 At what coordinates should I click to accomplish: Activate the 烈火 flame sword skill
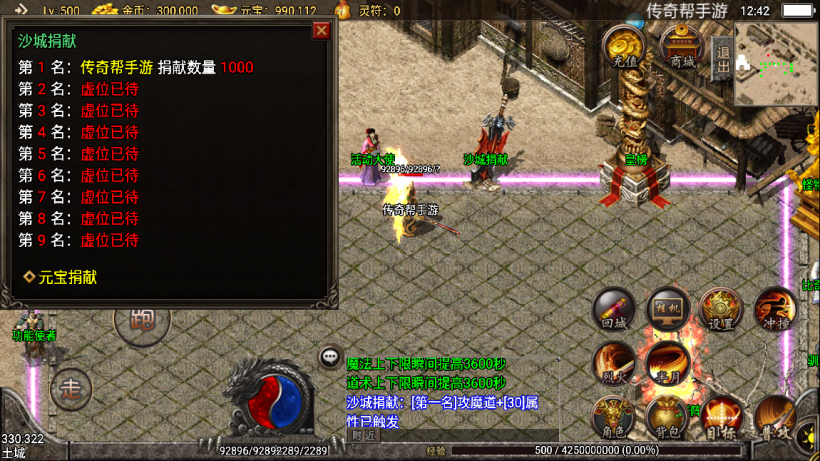point(614,363)
